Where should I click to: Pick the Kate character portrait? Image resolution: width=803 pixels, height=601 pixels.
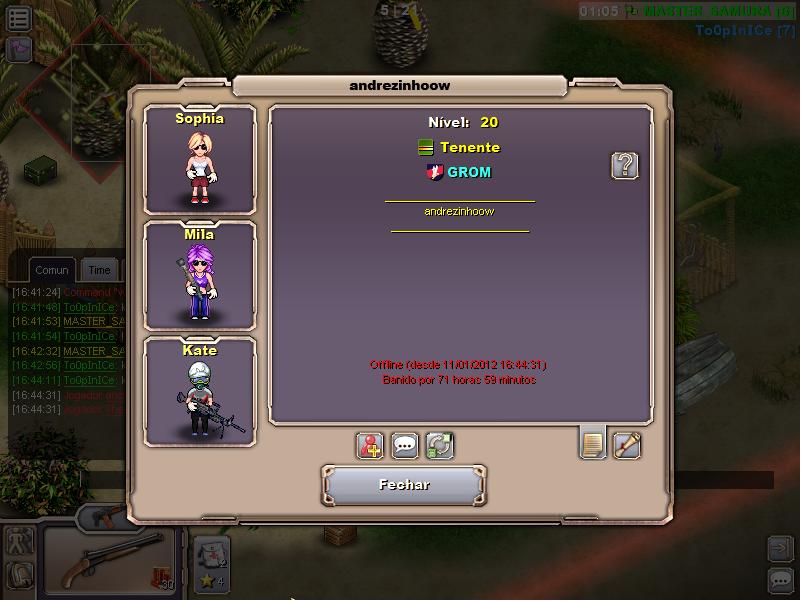coord(200,392)
